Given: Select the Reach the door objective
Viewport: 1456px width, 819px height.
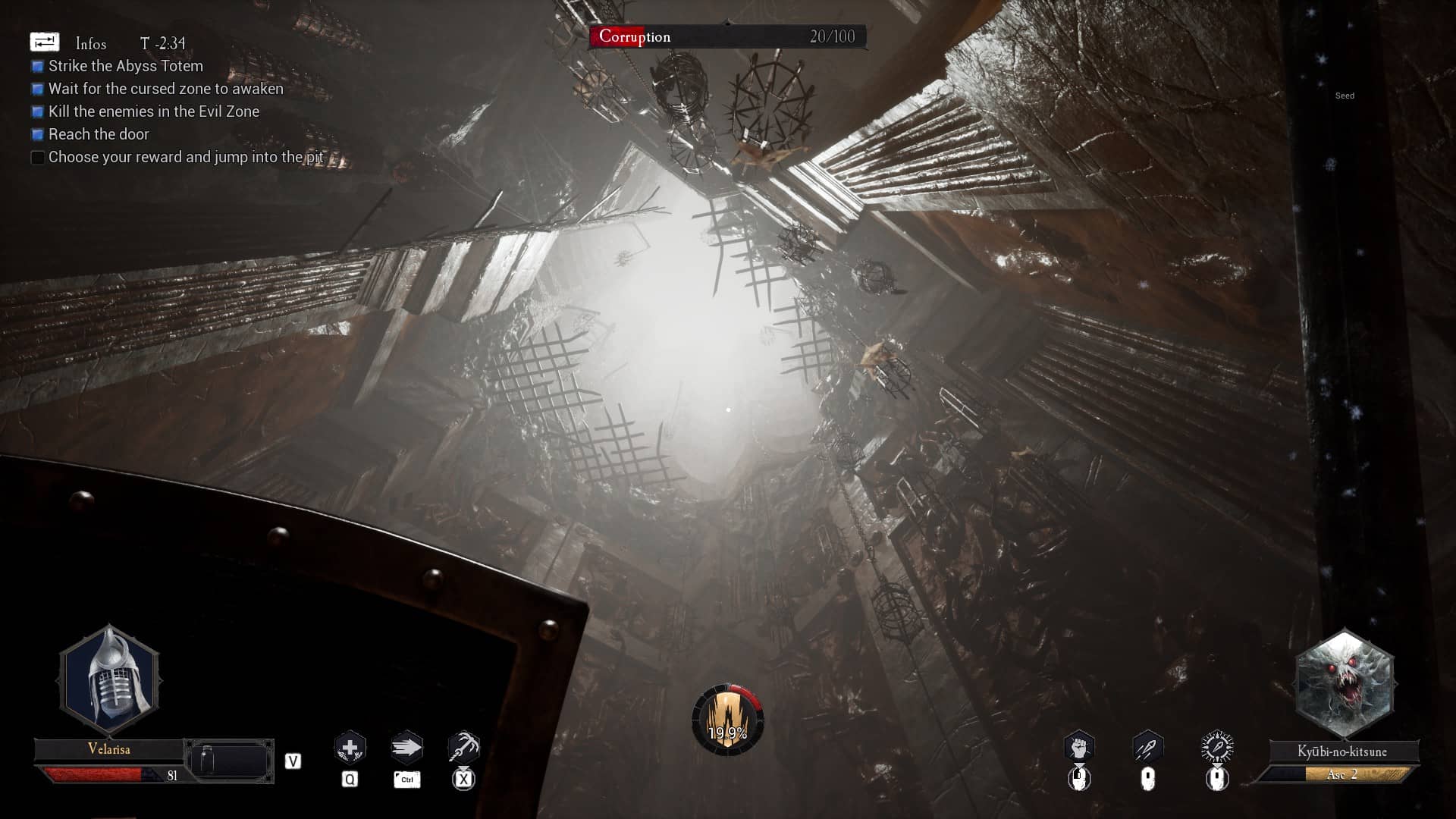Looking at the screenshot, I should [99, 134].
